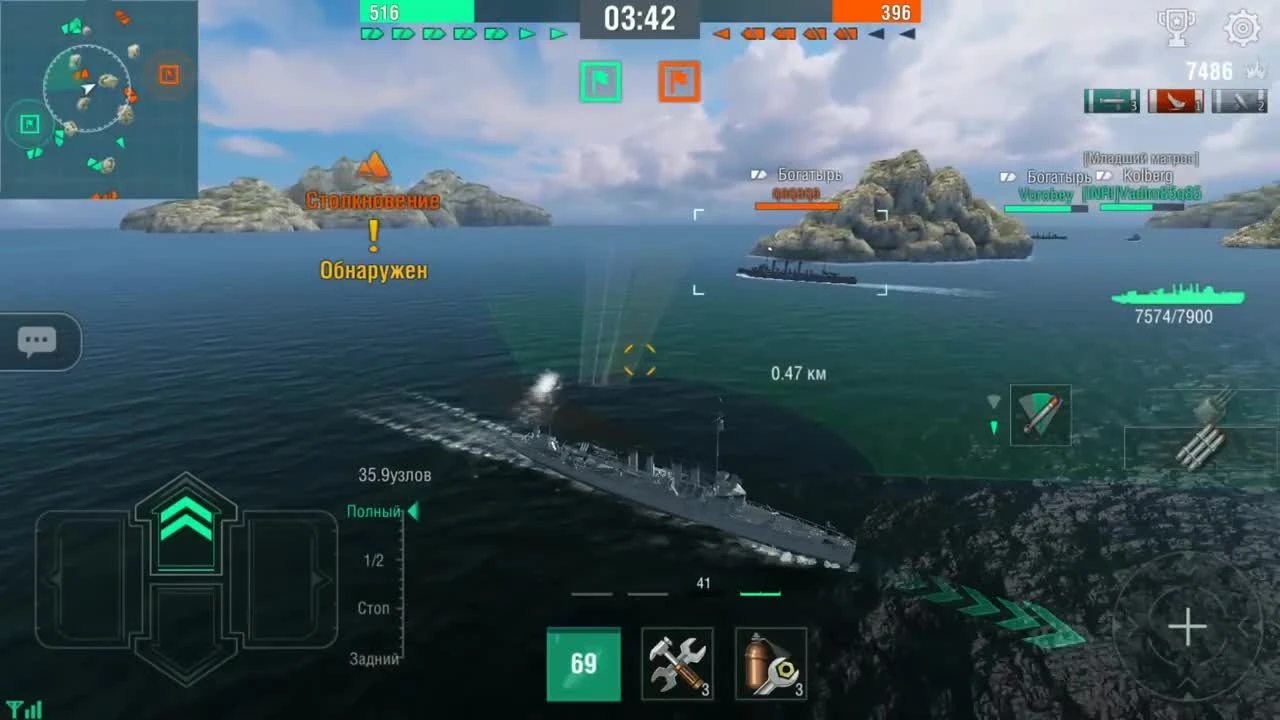Tap your ship on the minimap
This screenshot has height=720, width=1280.
coord(88,89)
